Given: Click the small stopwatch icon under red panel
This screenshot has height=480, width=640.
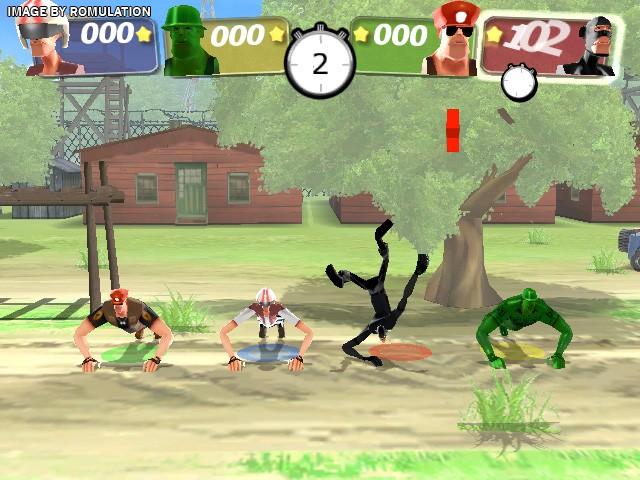Looking at the screenshot, I should point(519,83).
